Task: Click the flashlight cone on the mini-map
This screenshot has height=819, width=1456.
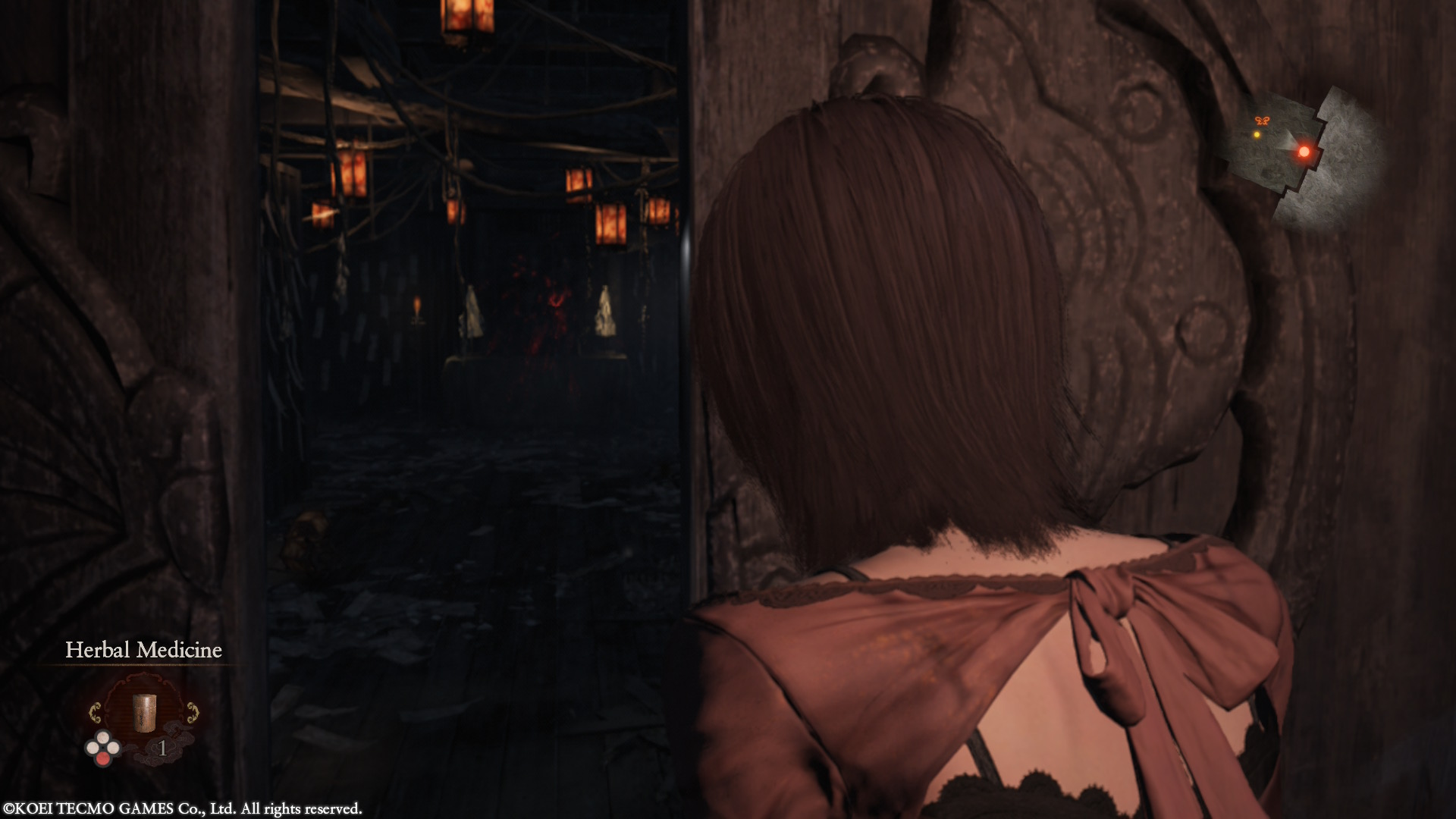Action: click(1289, 141)
